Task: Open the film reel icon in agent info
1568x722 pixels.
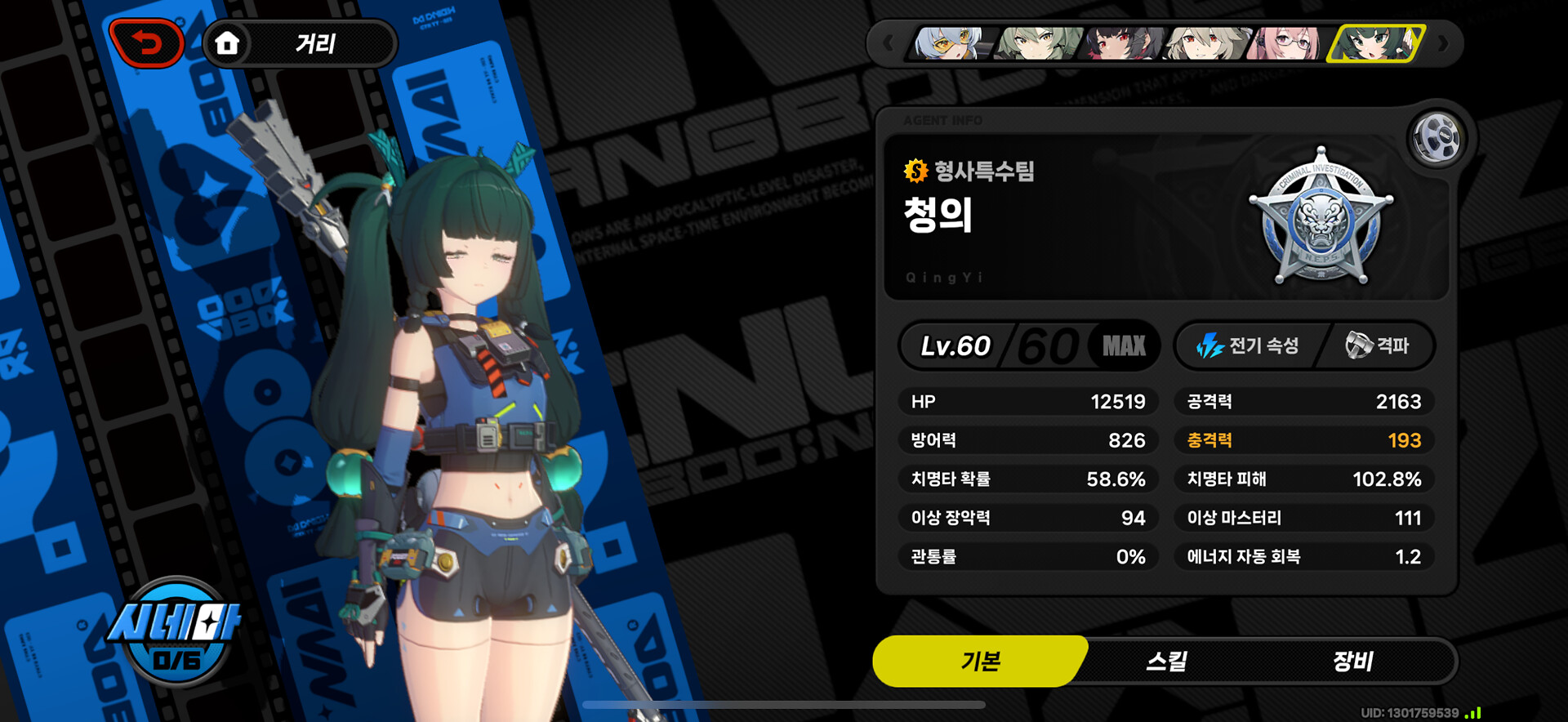Action: [1437, 138]
